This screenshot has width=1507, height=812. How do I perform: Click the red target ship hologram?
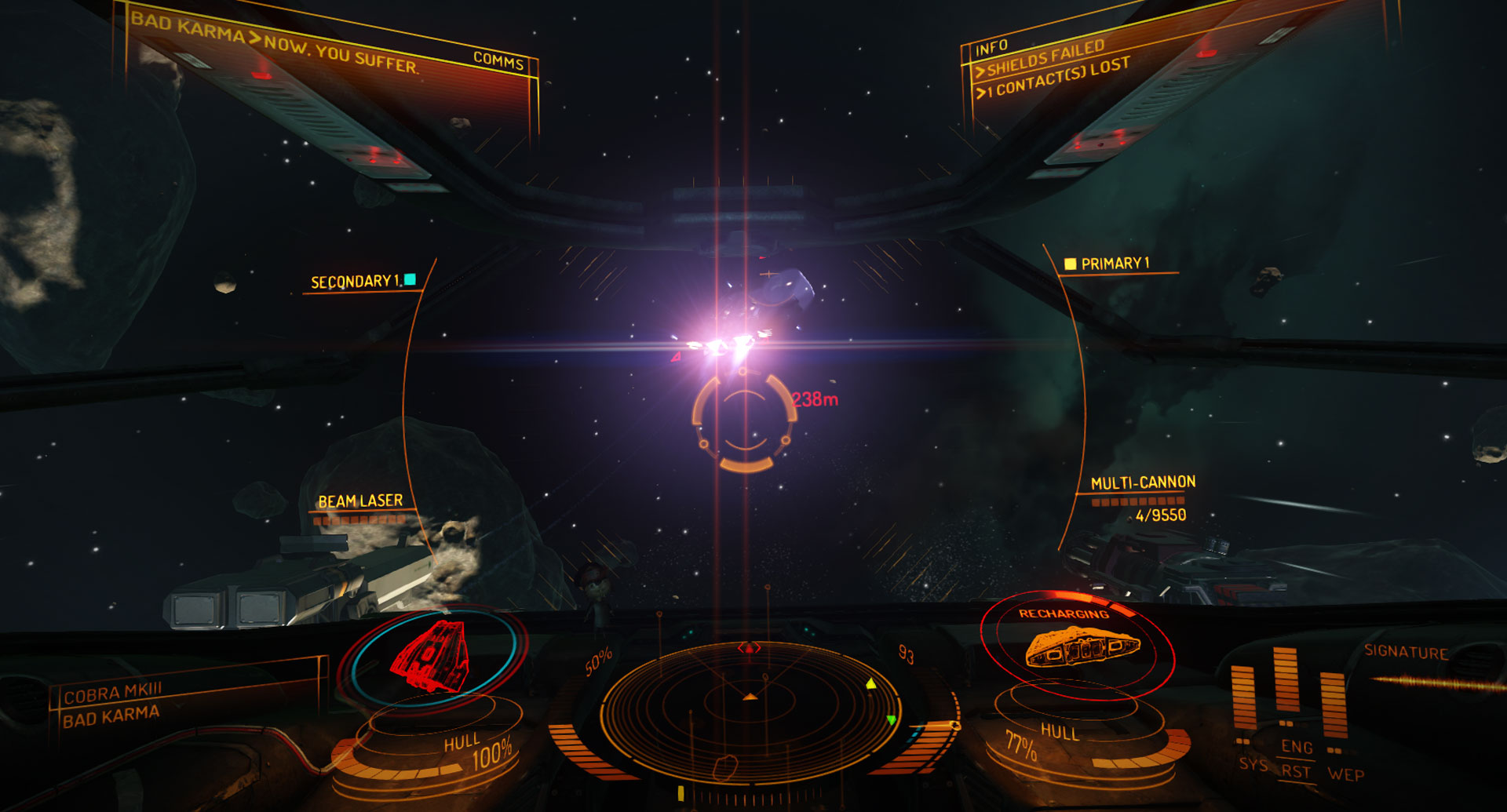tap(431, 656)
